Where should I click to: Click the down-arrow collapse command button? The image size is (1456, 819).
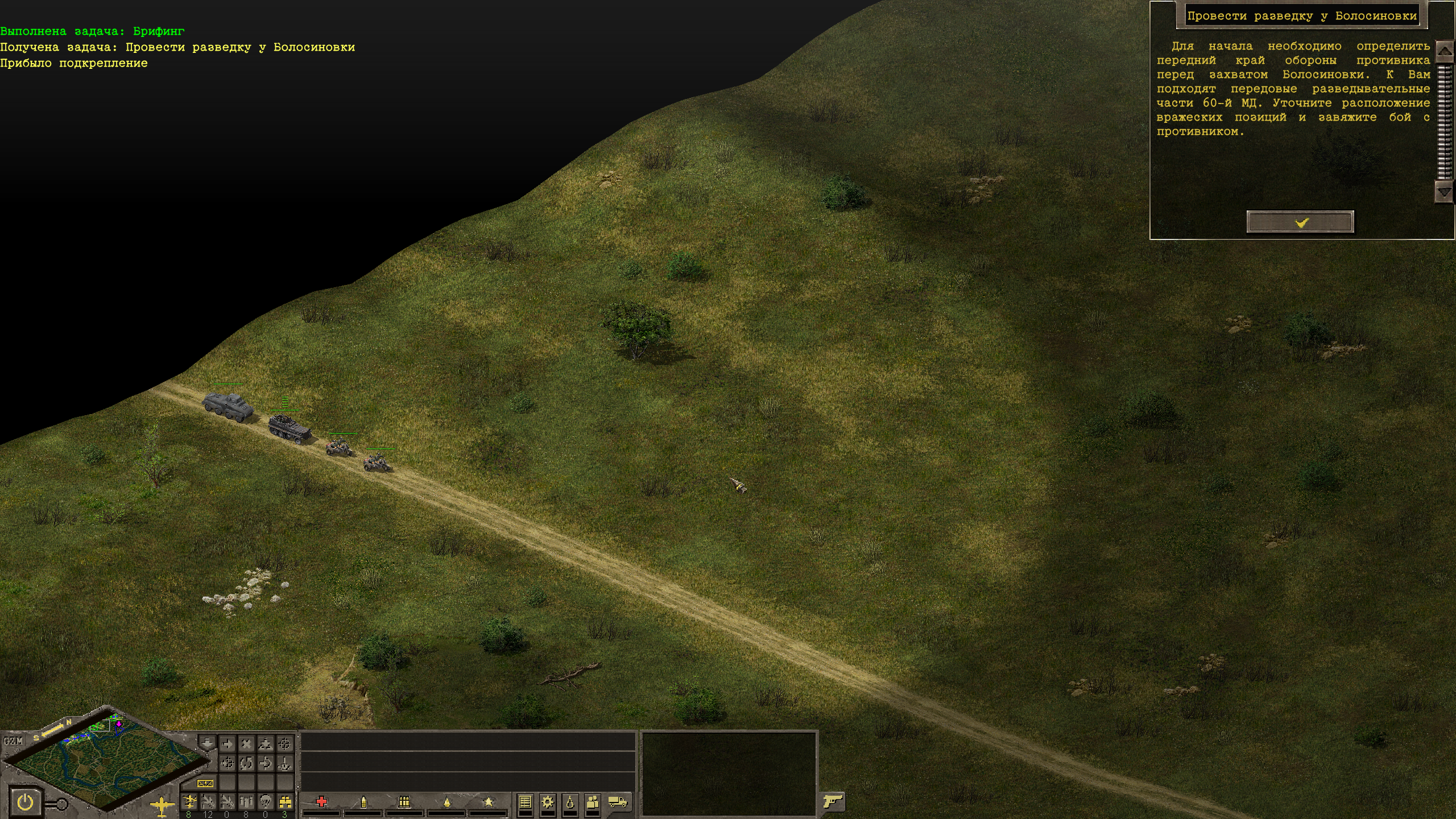(207, 743)
